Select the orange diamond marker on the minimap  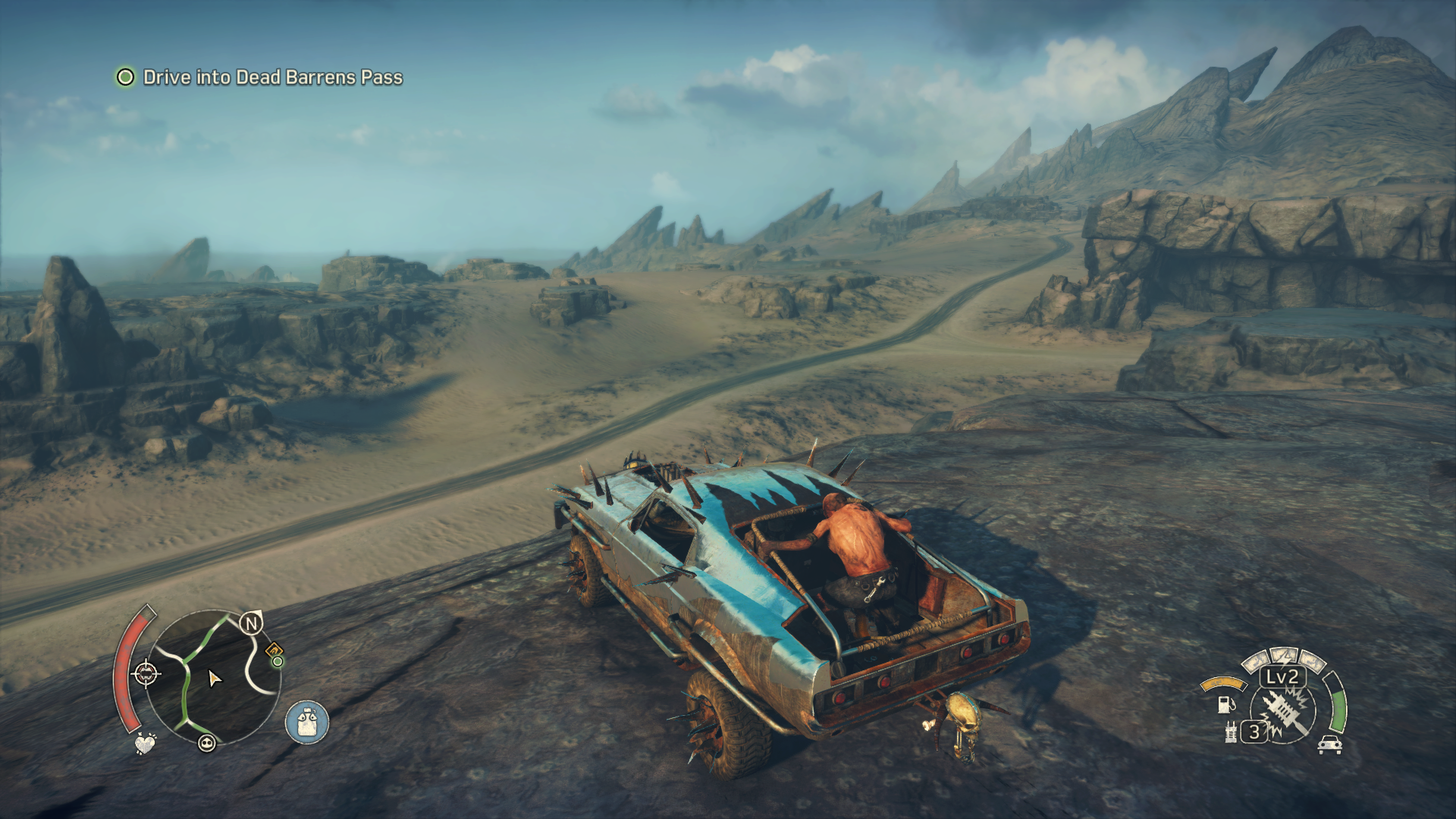(273, 650)
